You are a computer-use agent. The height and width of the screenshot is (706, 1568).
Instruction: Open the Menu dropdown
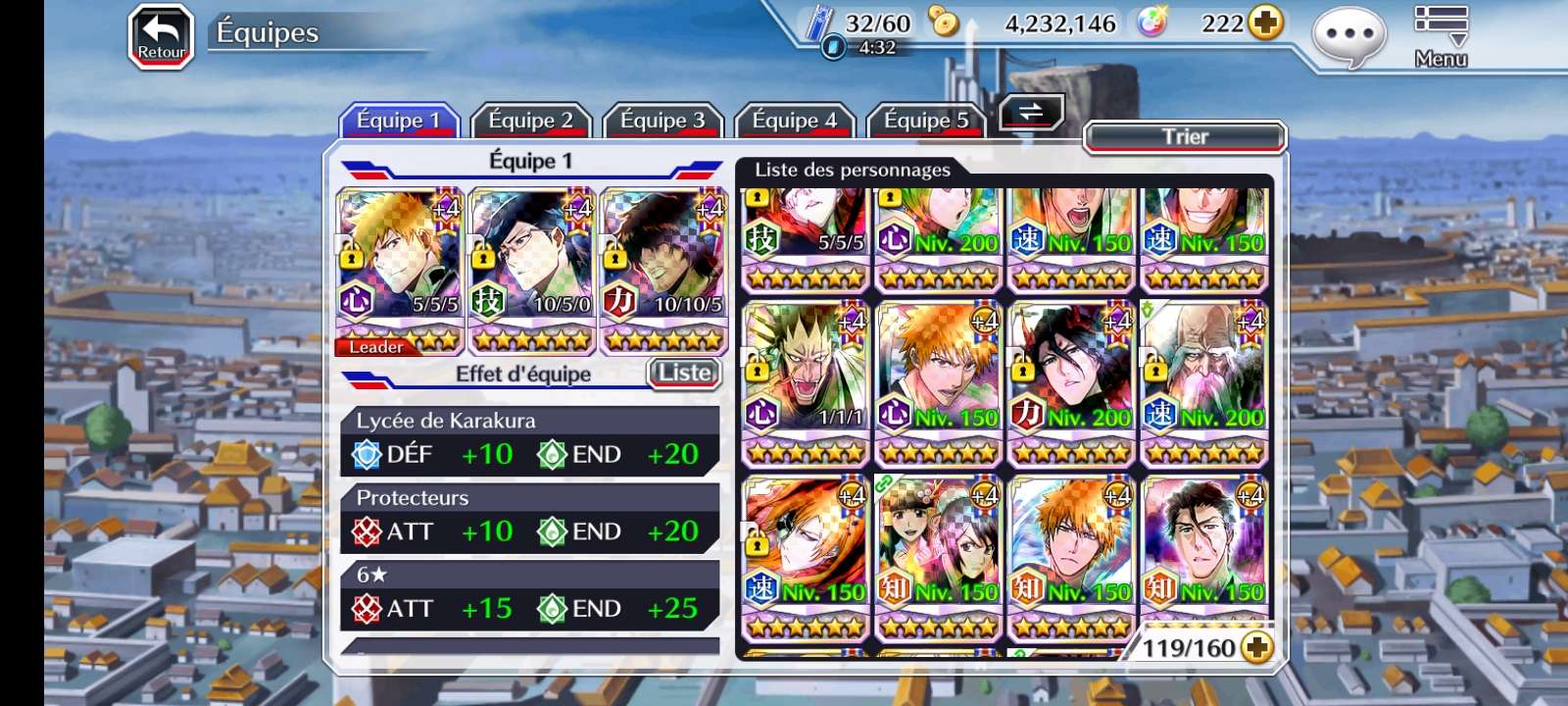tap(1441, 36)
